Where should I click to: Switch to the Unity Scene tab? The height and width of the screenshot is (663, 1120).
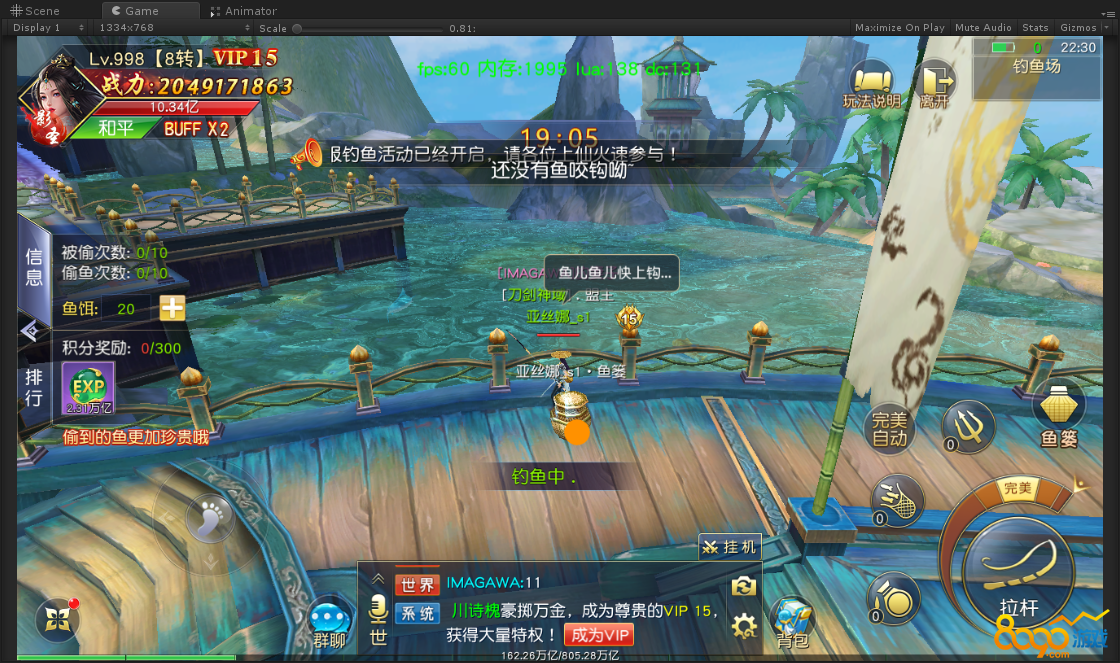(x=35, y=11)
